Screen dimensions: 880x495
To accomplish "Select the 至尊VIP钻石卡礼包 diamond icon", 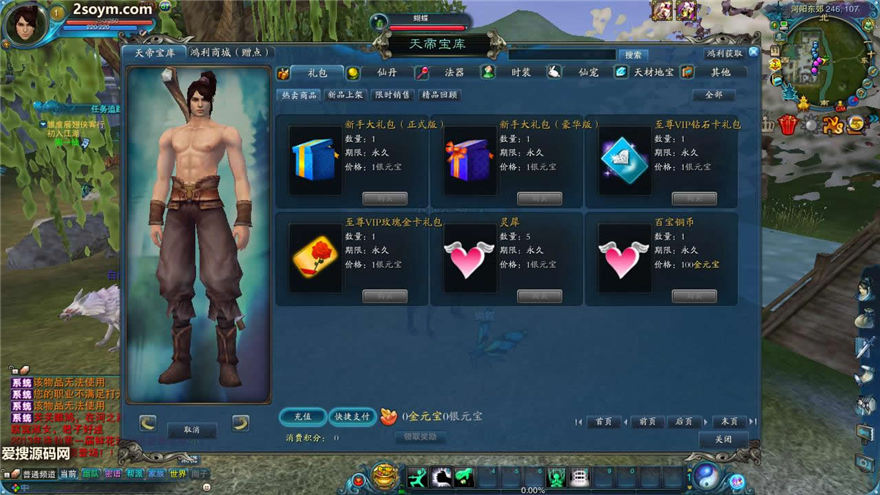I will (621, 159).
